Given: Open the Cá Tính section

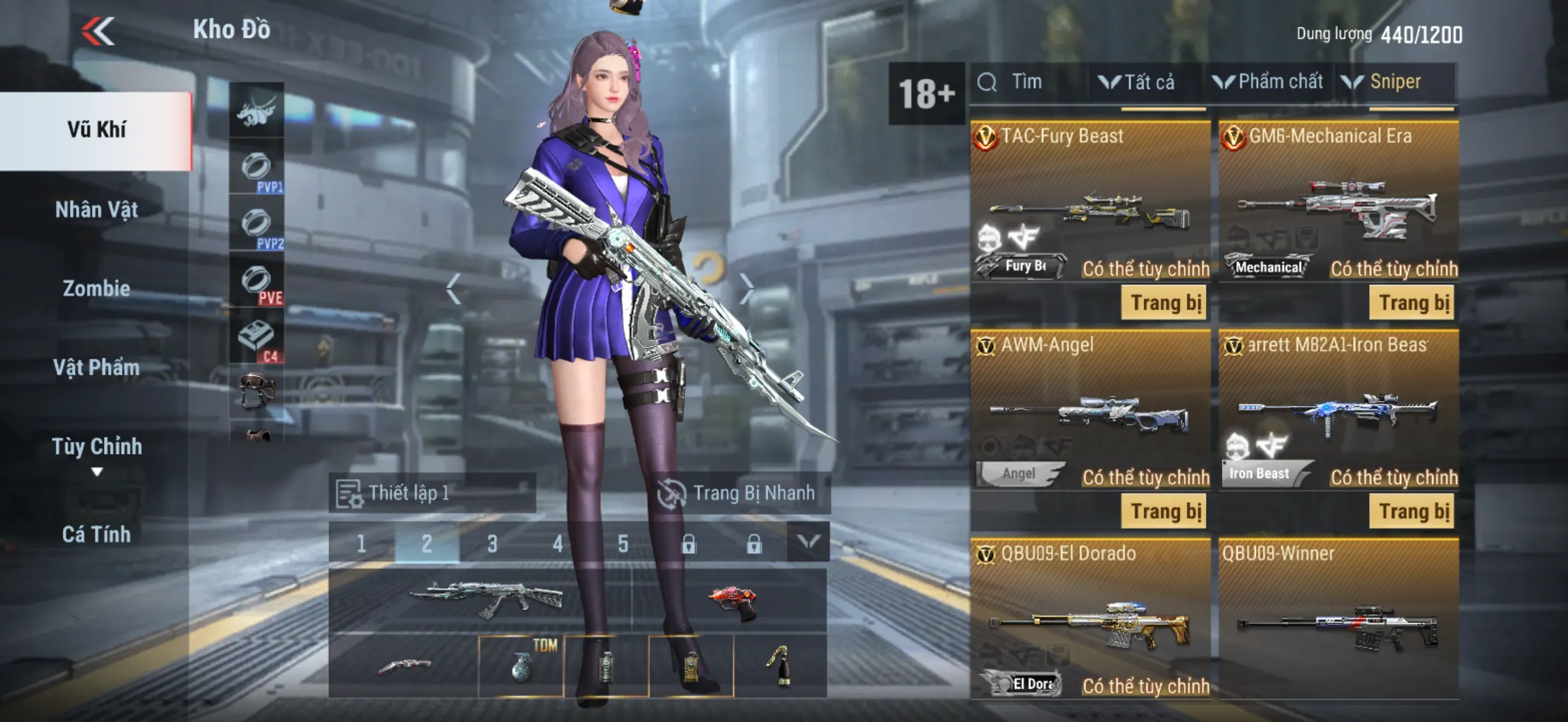Looking at the screenshot, I should (x=96, y=534).
